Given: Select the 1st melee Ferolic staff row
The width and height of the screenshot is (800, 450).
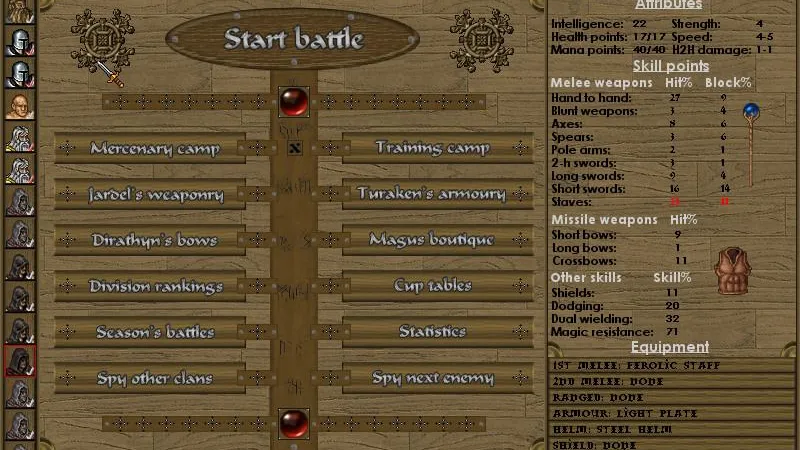Looking at the screenshot, I should tap(673, 366).
